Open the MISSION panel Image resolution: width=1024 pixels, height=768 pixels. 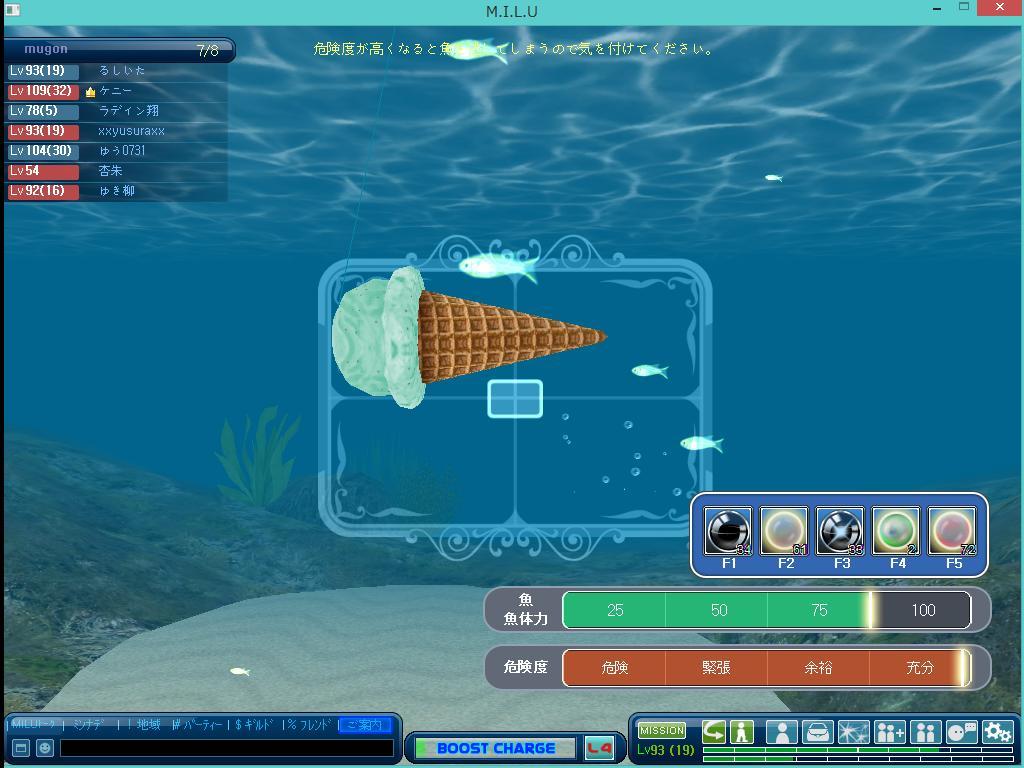(662, 730)
